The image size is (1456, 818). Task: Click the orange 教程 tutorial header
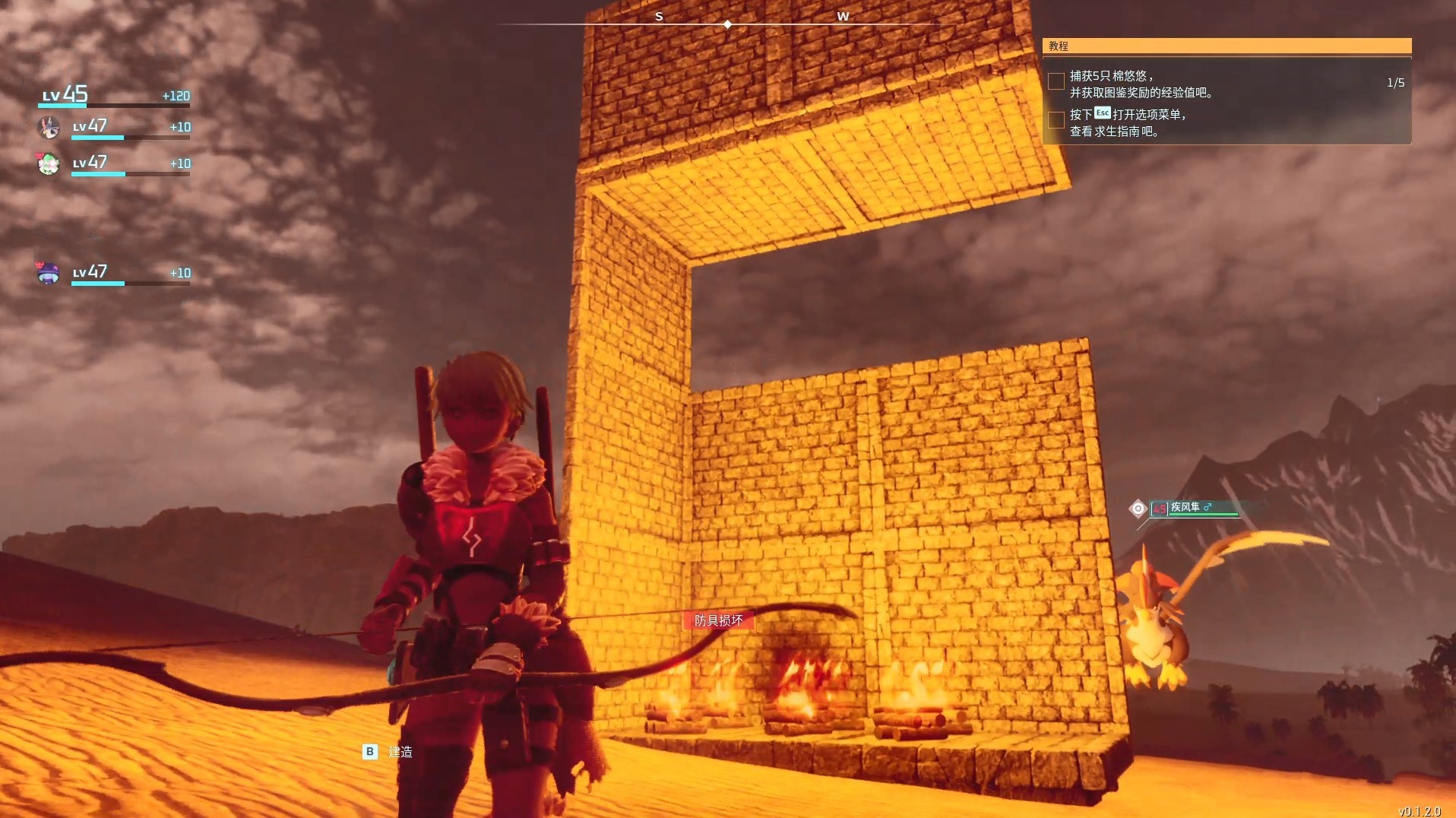[1227, 46]
